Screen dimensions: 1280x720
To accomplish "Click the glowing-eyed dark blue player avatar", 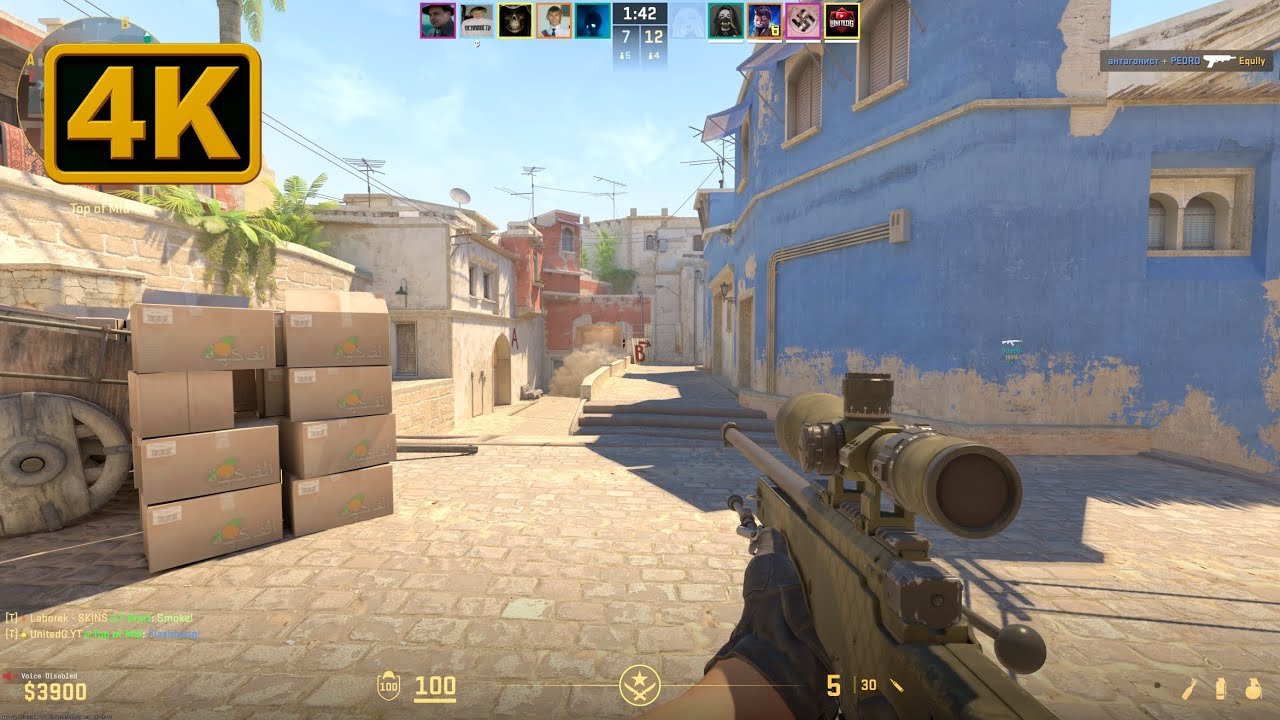I will (x=592, y=21).
